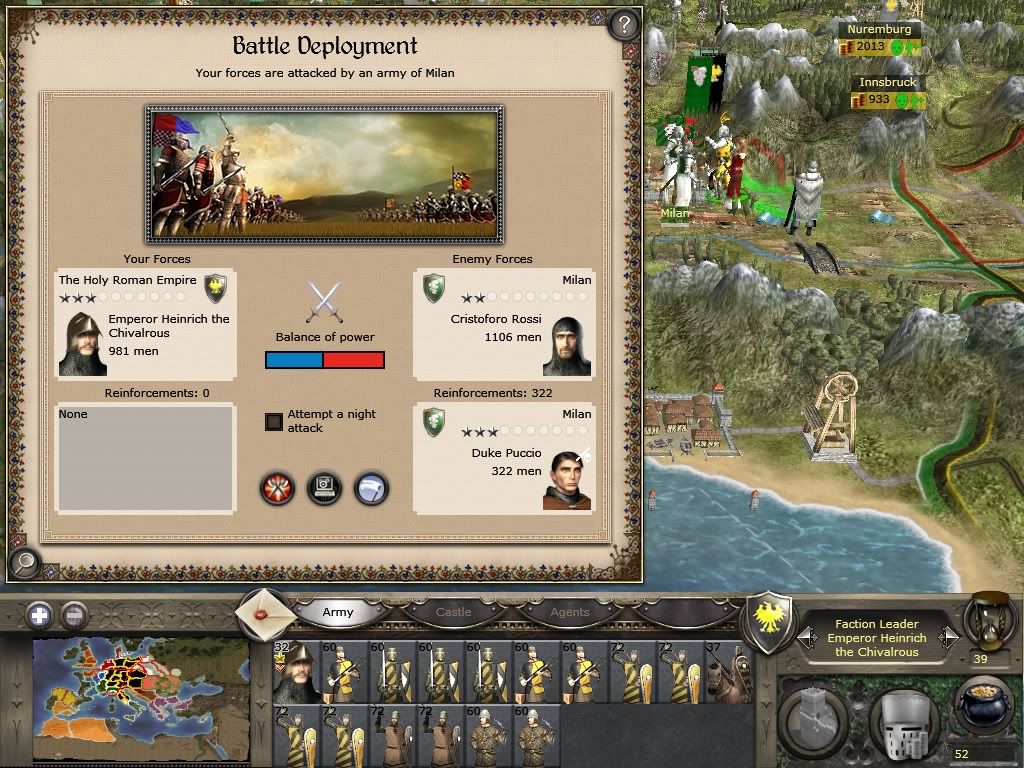
Task: Tick the Attempt a night attack checkbox
Action: tap(274, 421)
